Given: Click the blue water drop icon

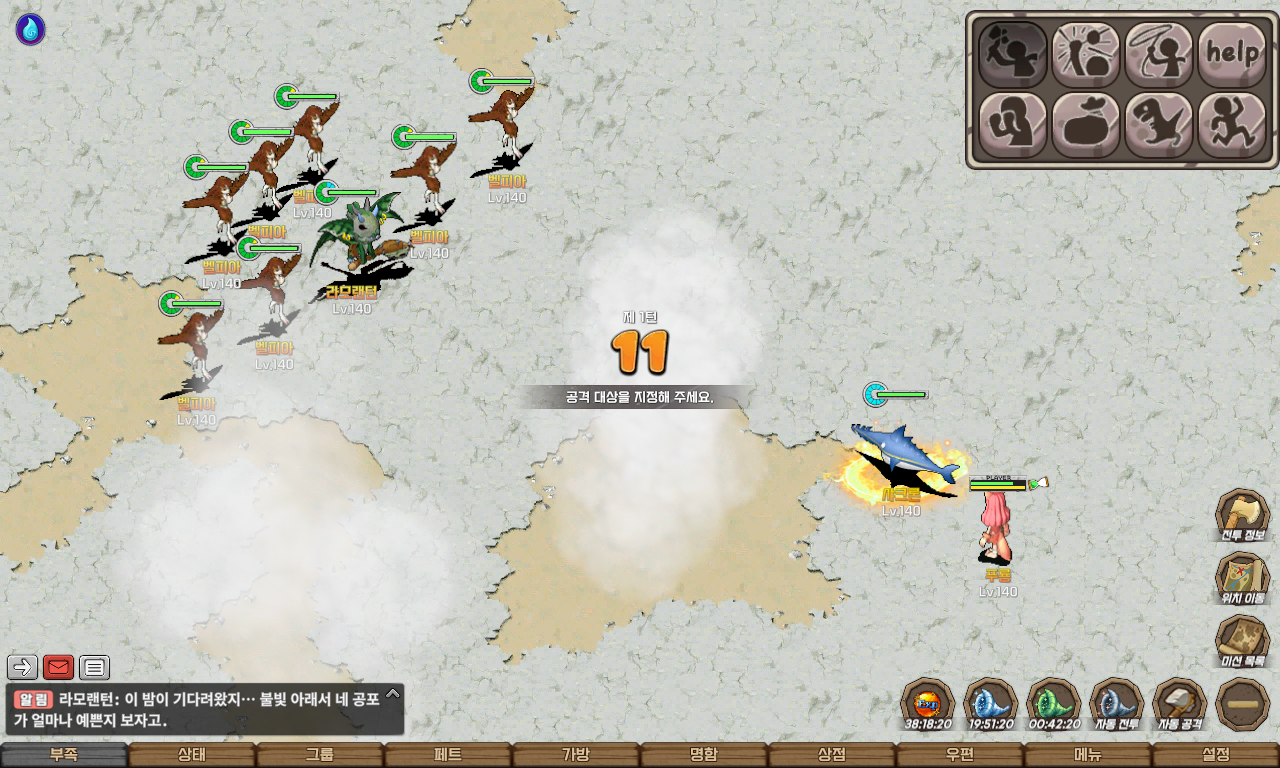Looking at the screenshot, I should [30, 30].
